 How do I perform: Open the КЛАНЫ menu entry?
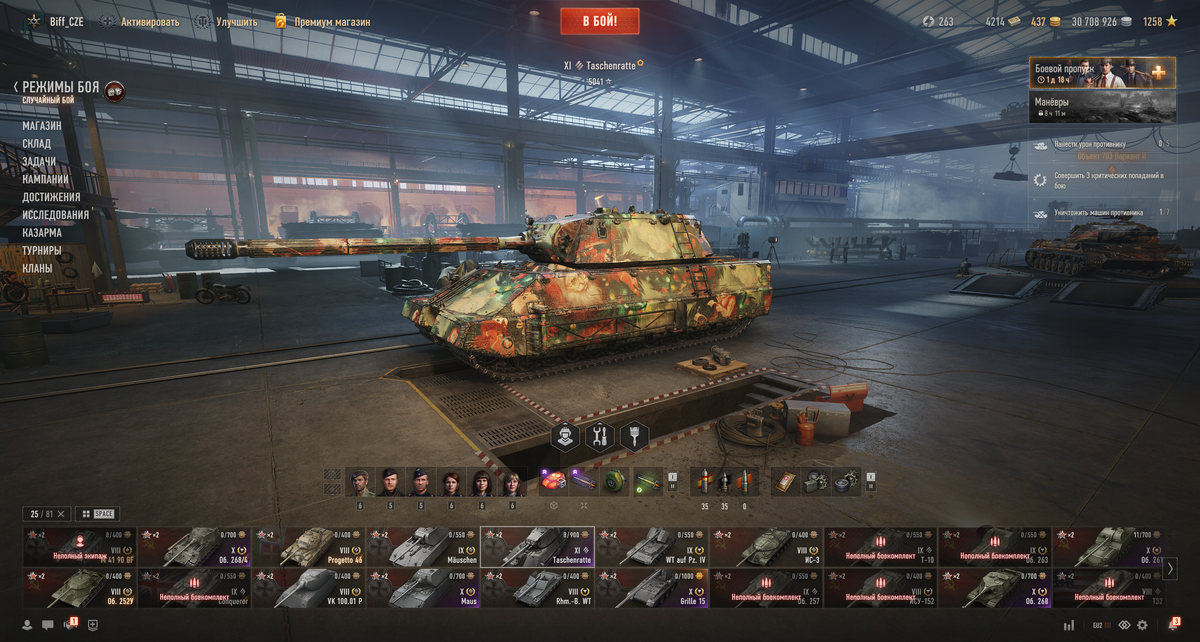[38, 268]
